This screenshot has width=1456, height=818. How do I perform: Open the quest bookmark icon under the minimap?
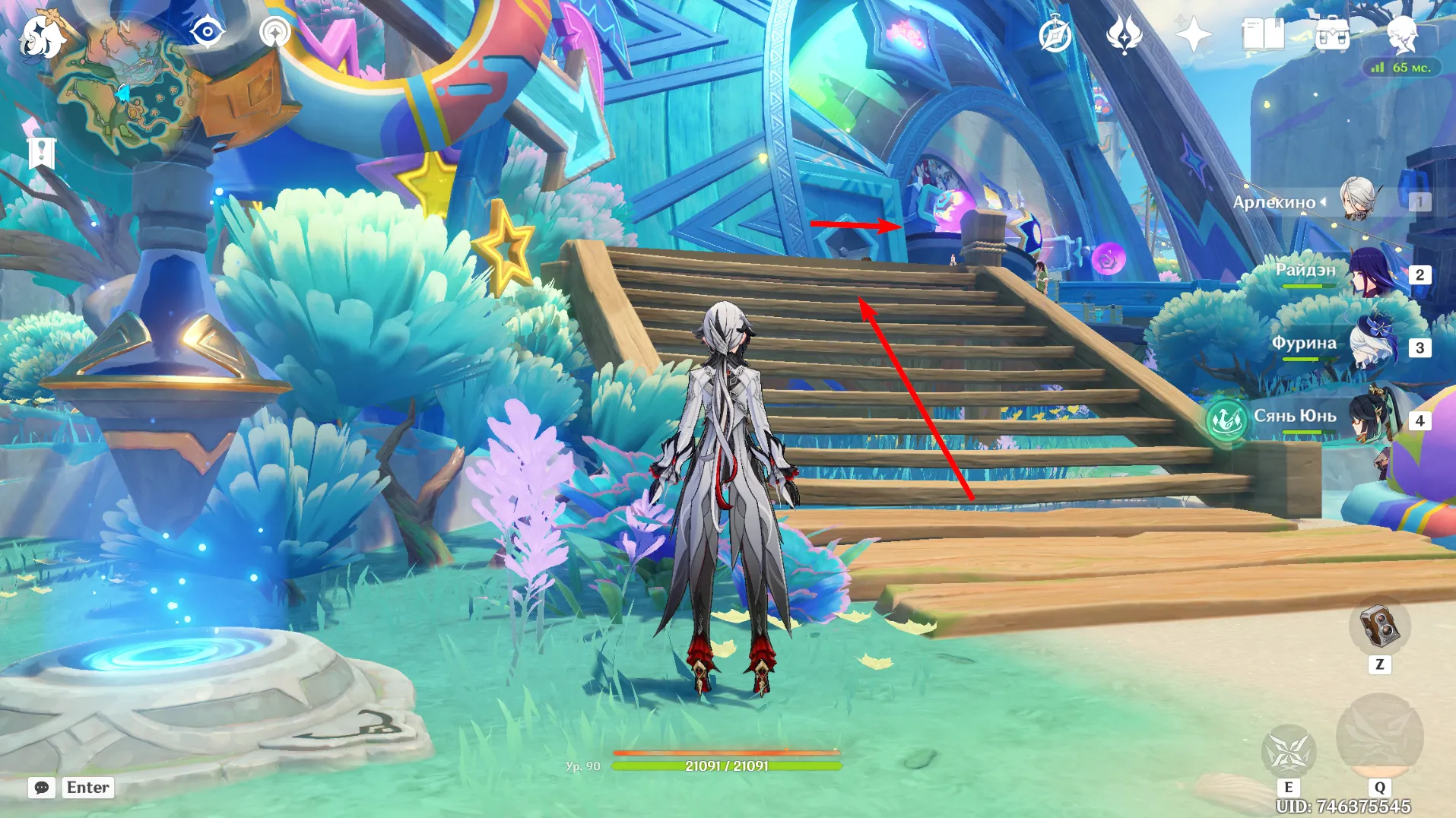click(x=42, y=153)
